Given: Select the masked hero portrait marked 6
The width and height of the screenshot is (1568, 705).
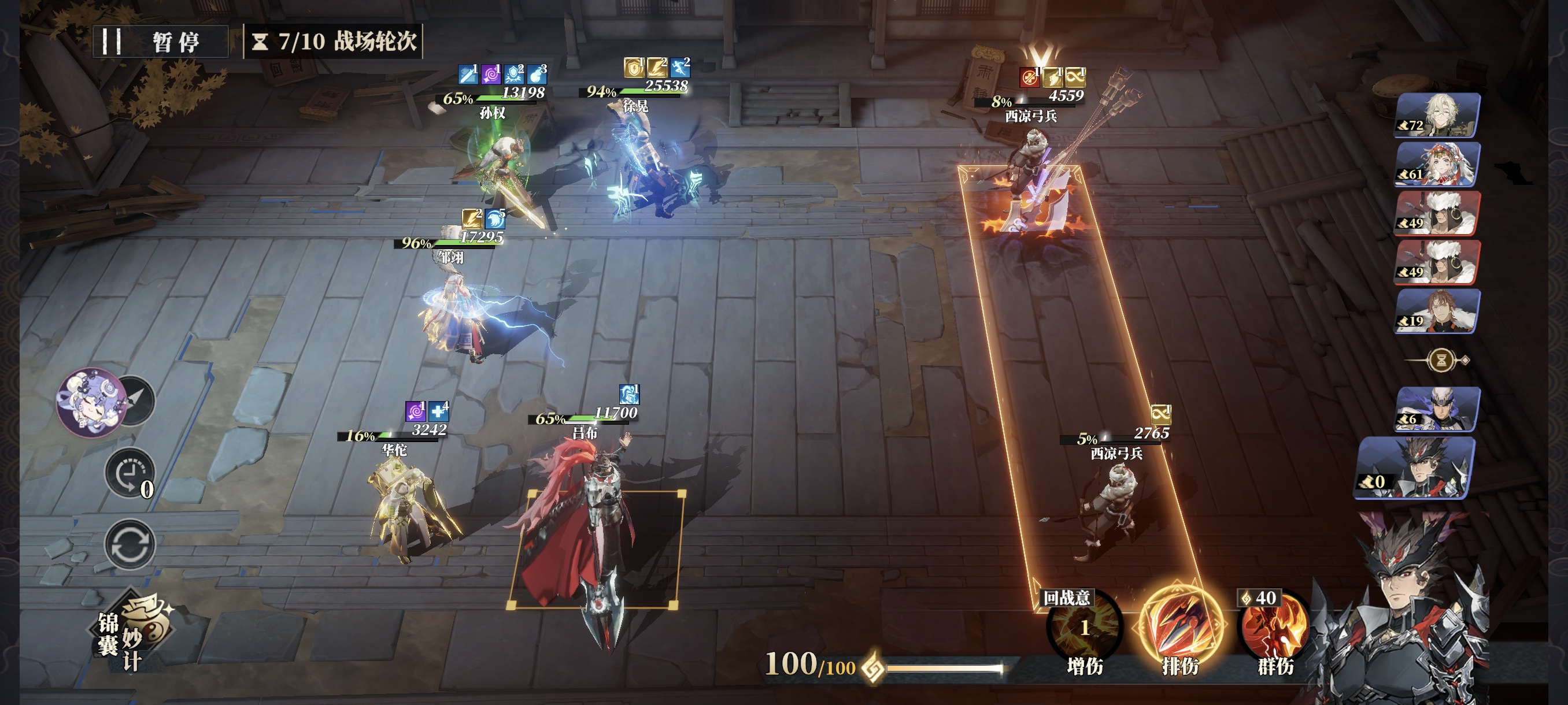Looking at the screenshot, I should click(x=1437, y=409).
